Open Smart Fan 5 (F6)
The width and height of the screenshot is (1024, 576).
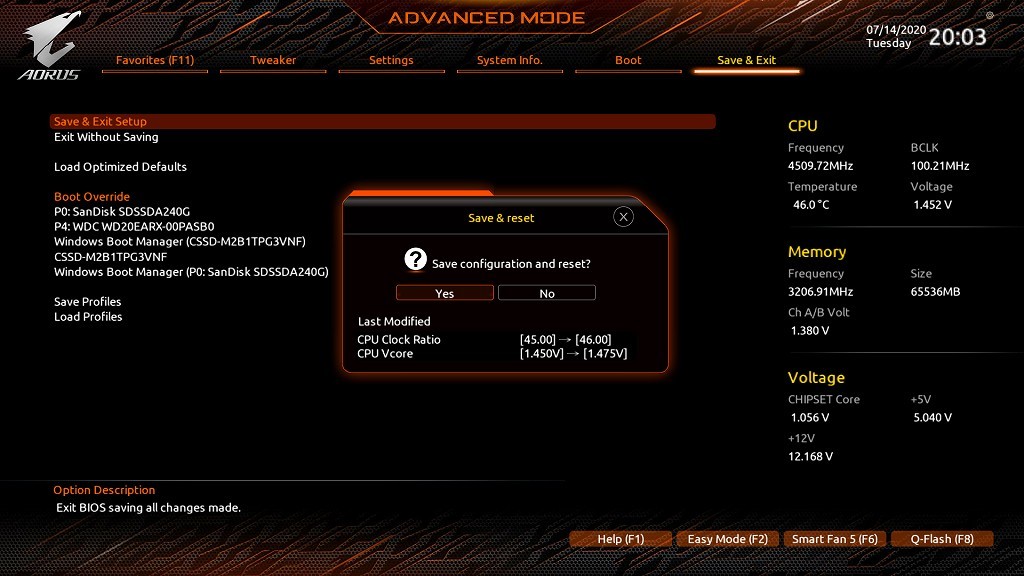click(x=835, y=539)
